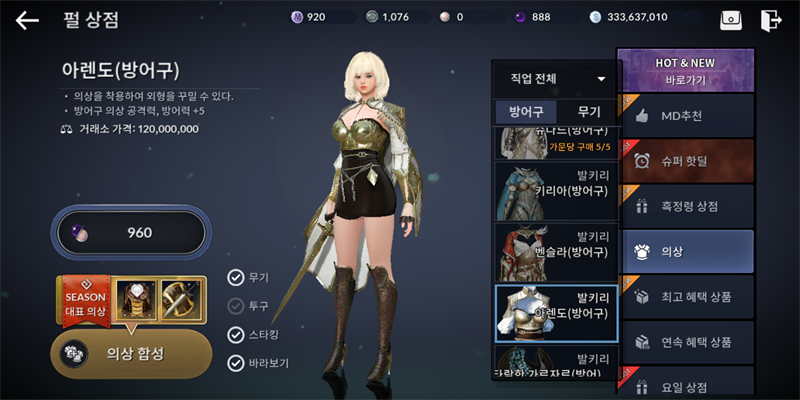Image resolution: width=800 pixels, height=400 pixels.
Task: Toggle the 스타킹 display checkbox
Action: (x=236, y=334)
